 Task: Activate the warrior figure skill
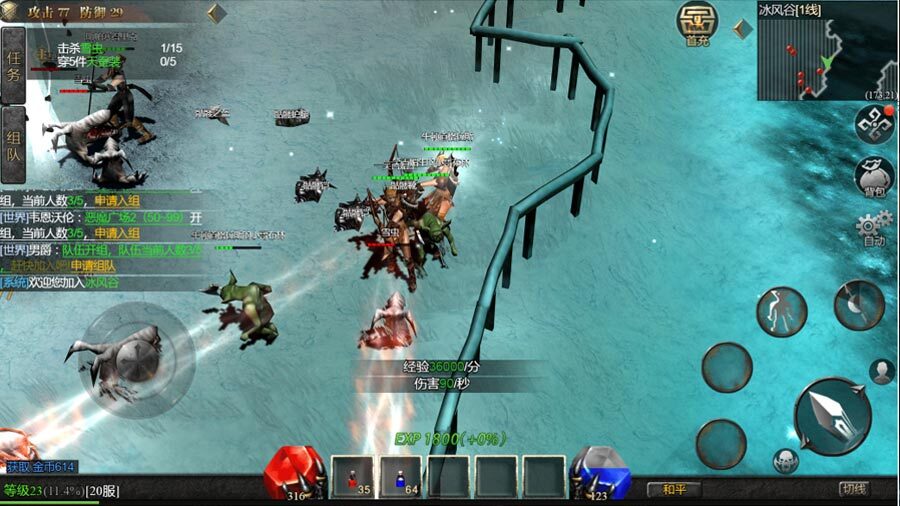click(x=781, y=312)
